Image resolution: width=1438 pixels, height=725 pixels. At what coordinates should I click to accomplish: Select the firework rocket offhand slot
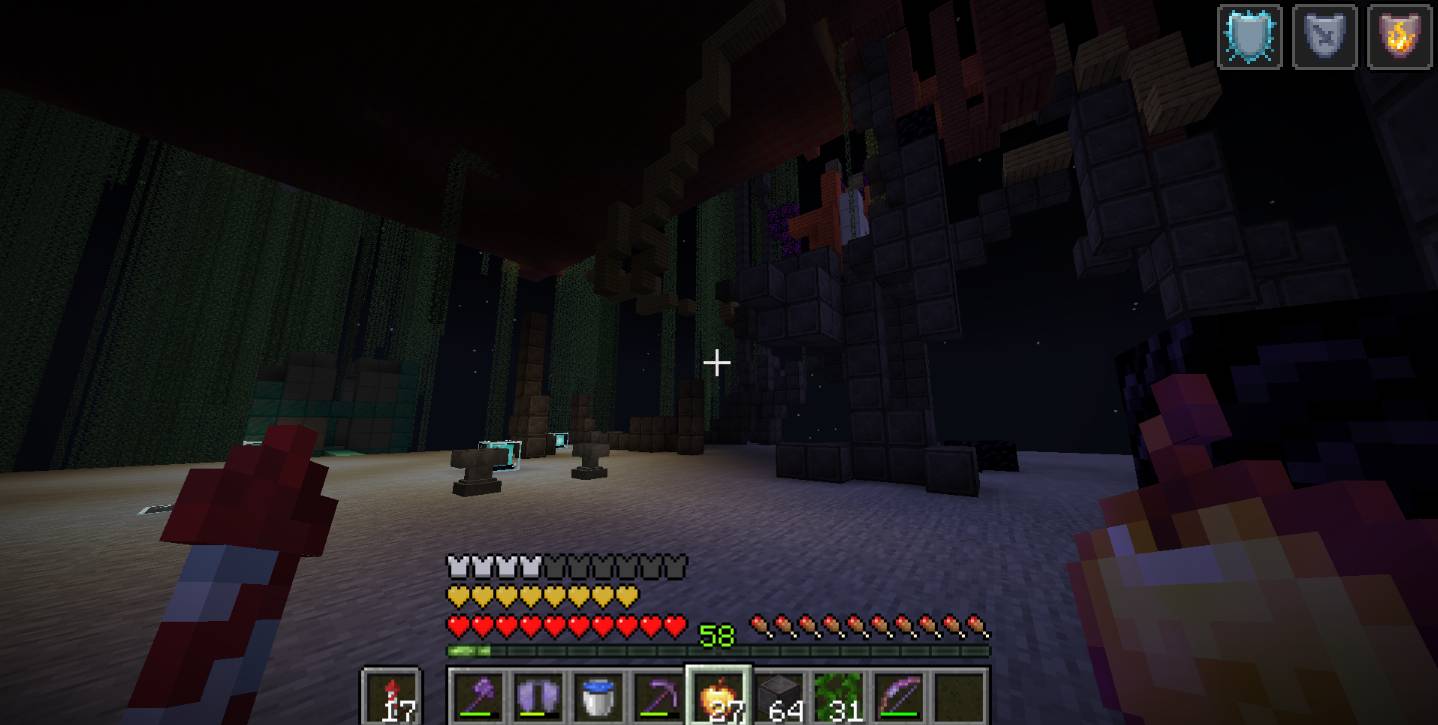pyautogui.click(x=391, y=696)
